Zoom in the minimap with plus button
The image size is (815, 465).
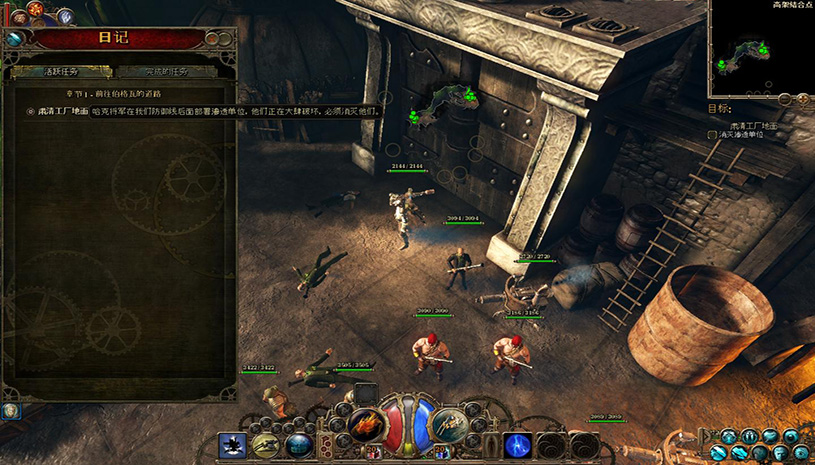pyautogui.click(x=802, y=99)
